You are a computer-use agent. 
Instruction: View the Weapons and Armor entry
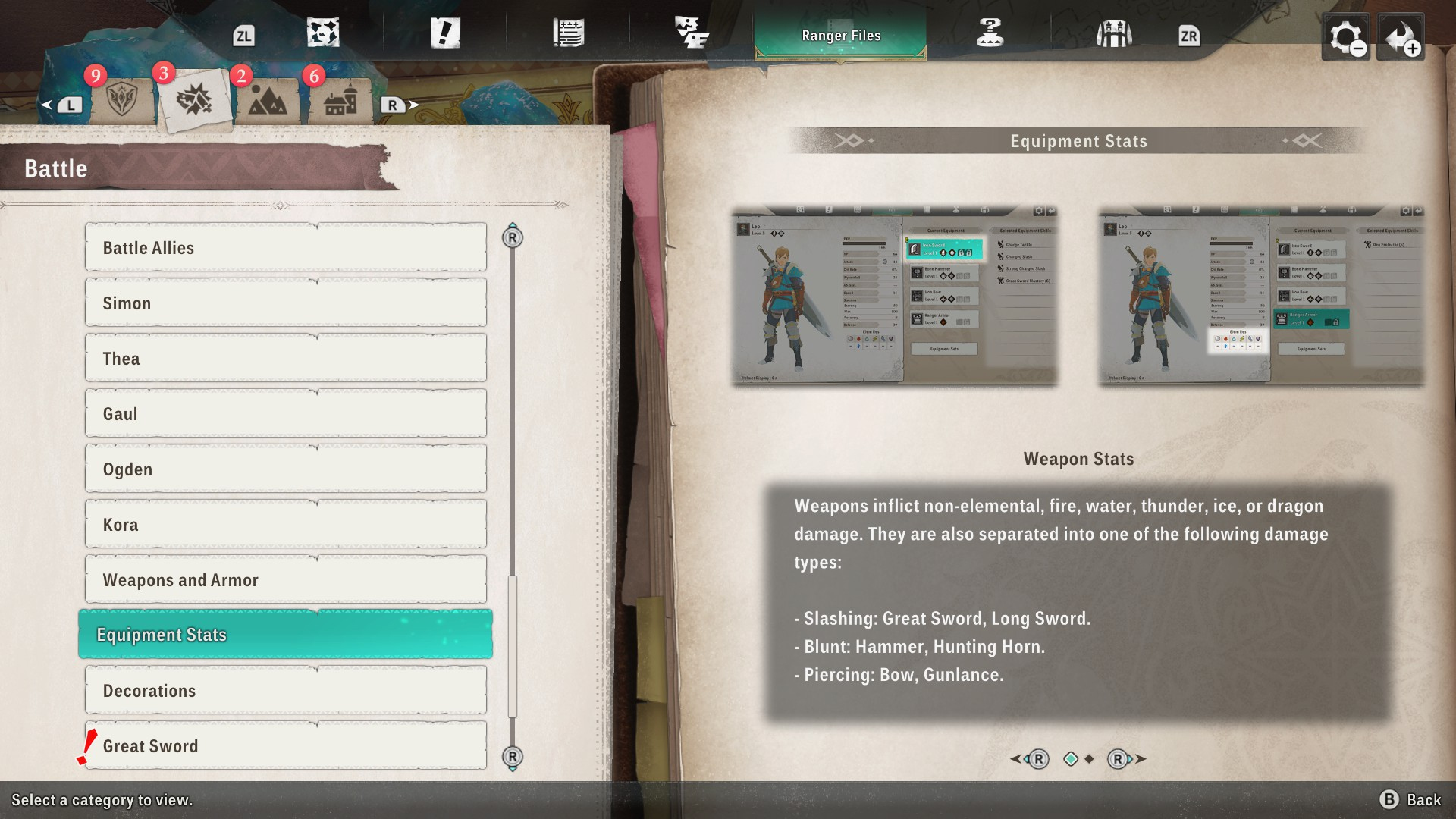point(285,580)
